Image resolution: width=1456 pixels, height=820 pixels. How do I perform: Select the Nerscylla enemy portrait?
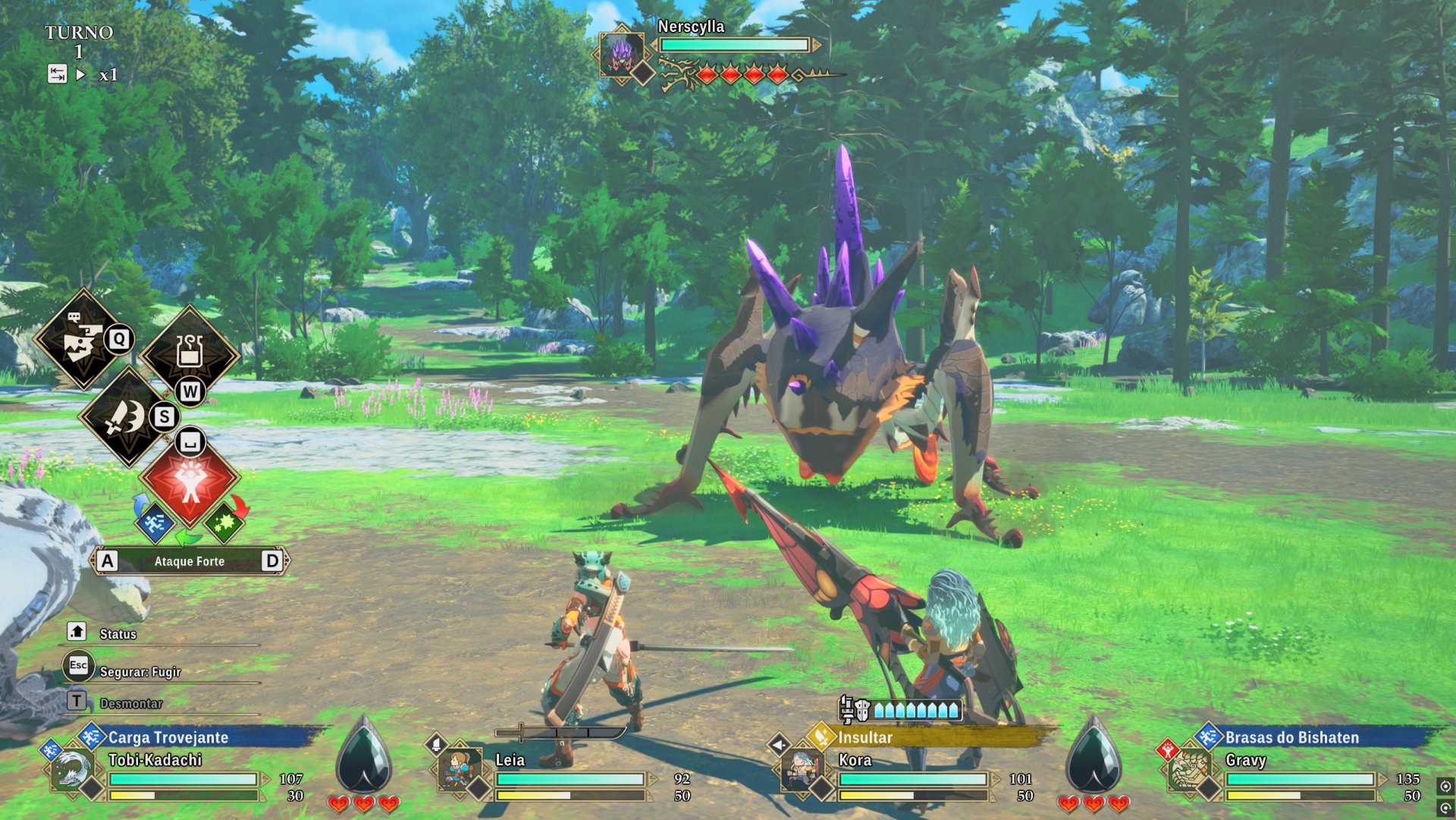pyautogui.click(x=621, y=53)
